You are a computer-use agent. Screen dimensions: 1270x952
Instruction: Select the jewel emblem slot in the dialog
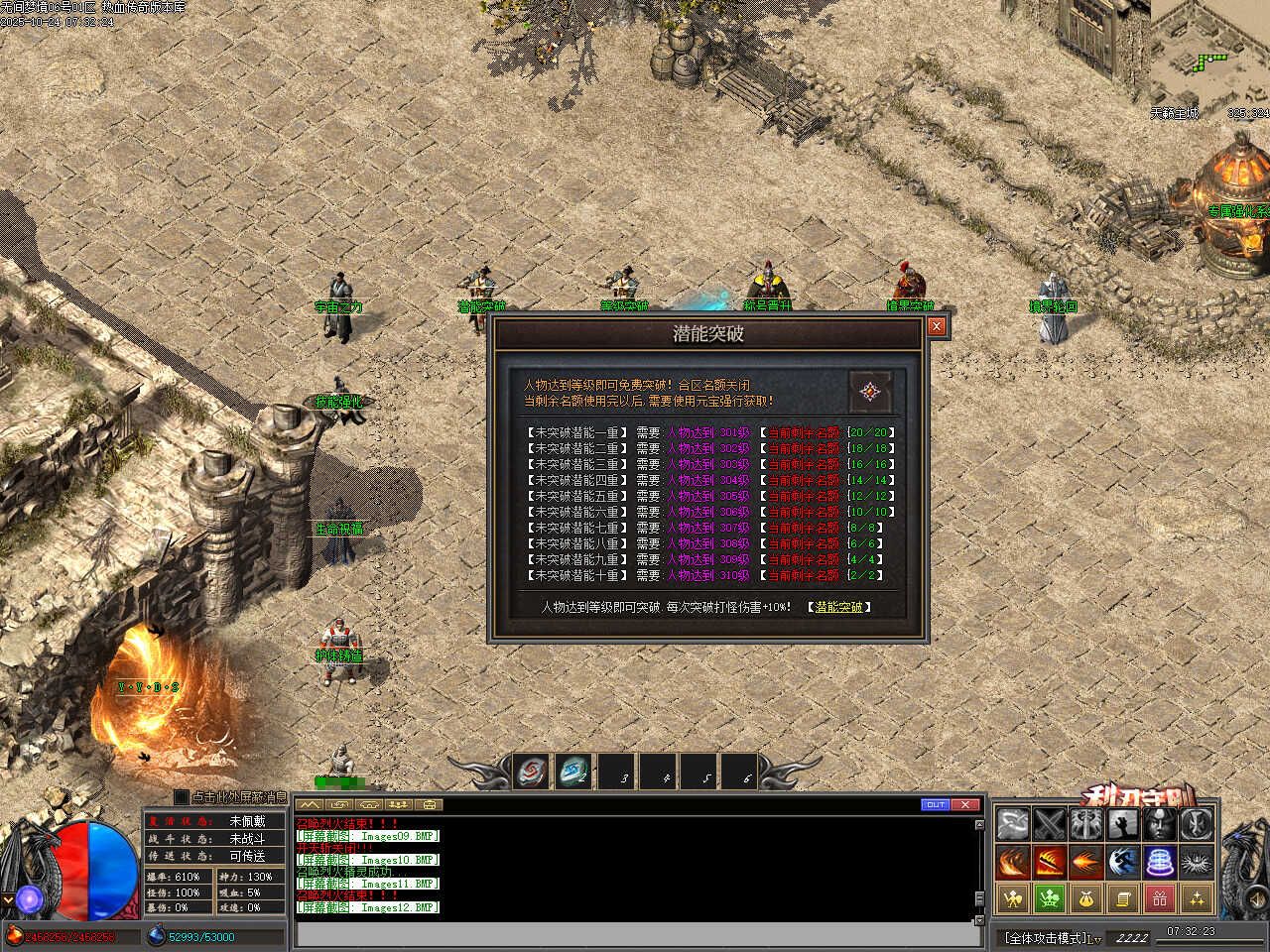coord(870,392)
